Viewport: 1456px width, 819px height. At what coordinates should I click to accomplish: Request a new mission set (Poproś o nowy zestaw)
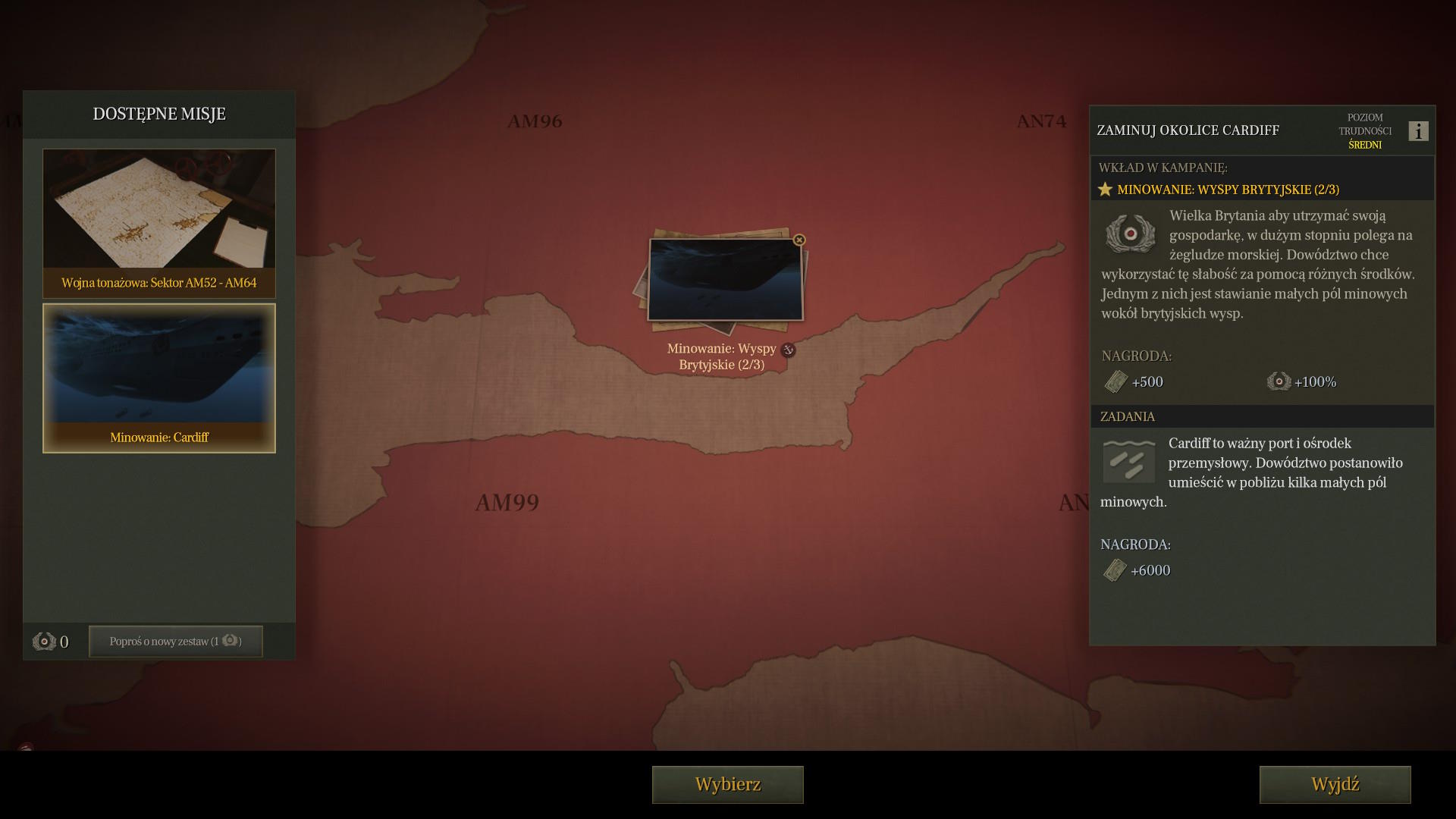pos(175,642)
